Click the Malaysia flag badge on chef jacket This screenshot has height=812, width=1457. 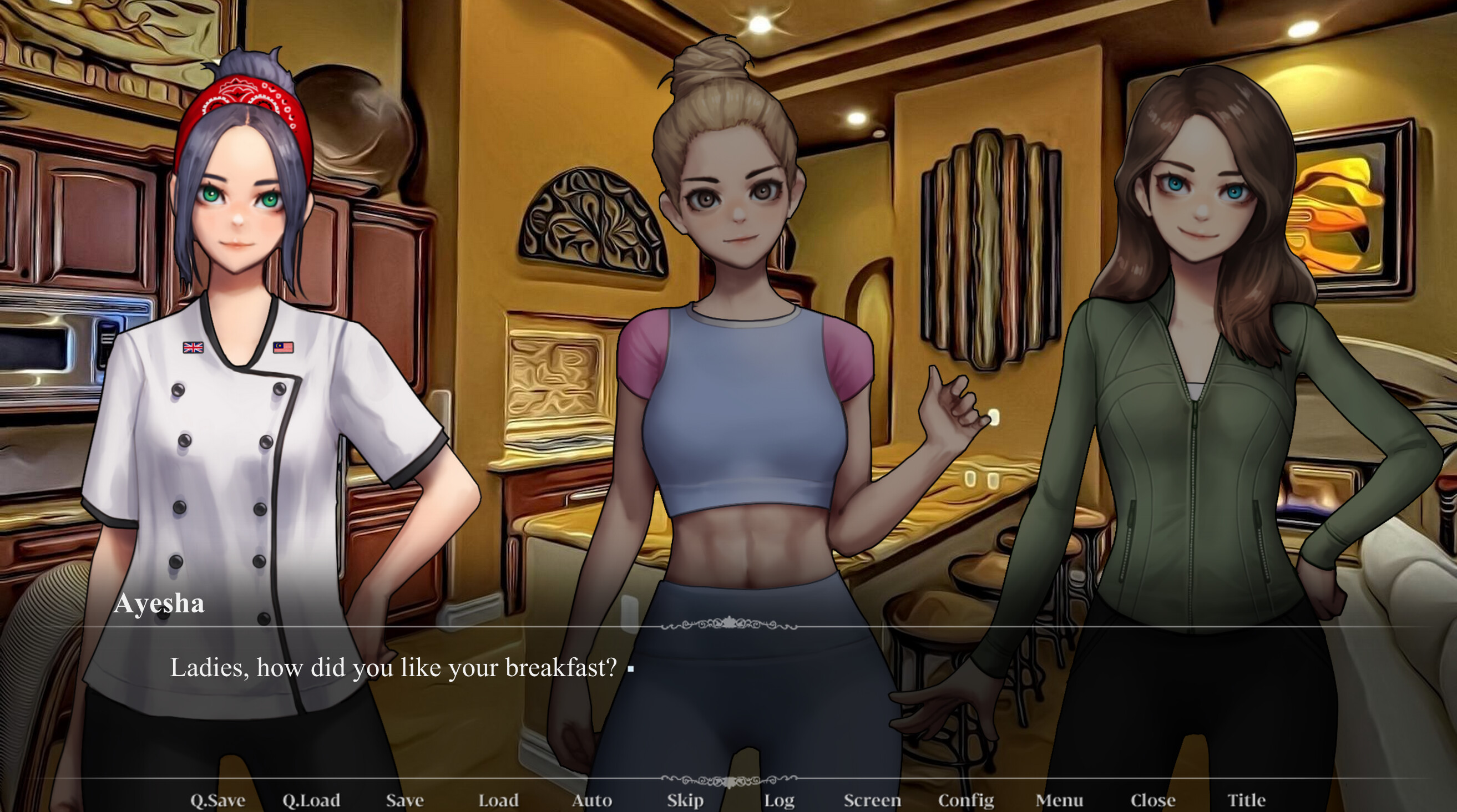[285, 349]
